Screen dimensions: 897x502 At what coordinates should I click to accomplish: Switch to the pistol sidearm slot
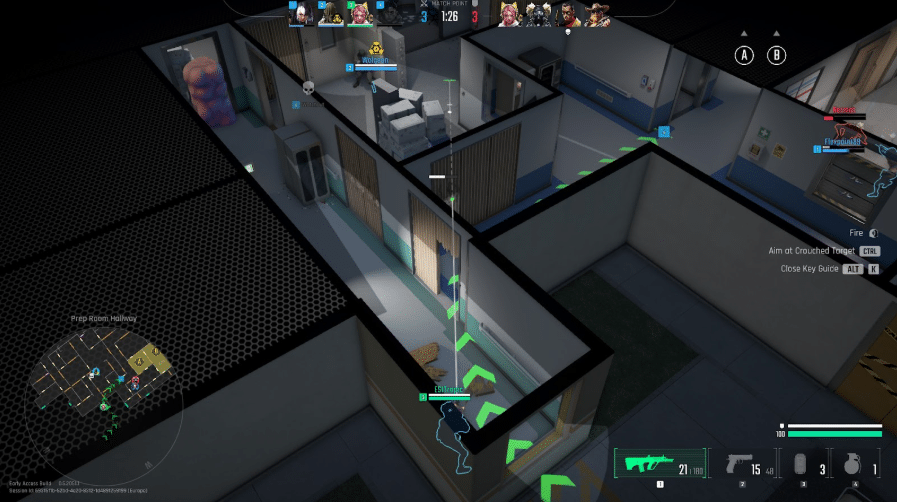point(741,465)
